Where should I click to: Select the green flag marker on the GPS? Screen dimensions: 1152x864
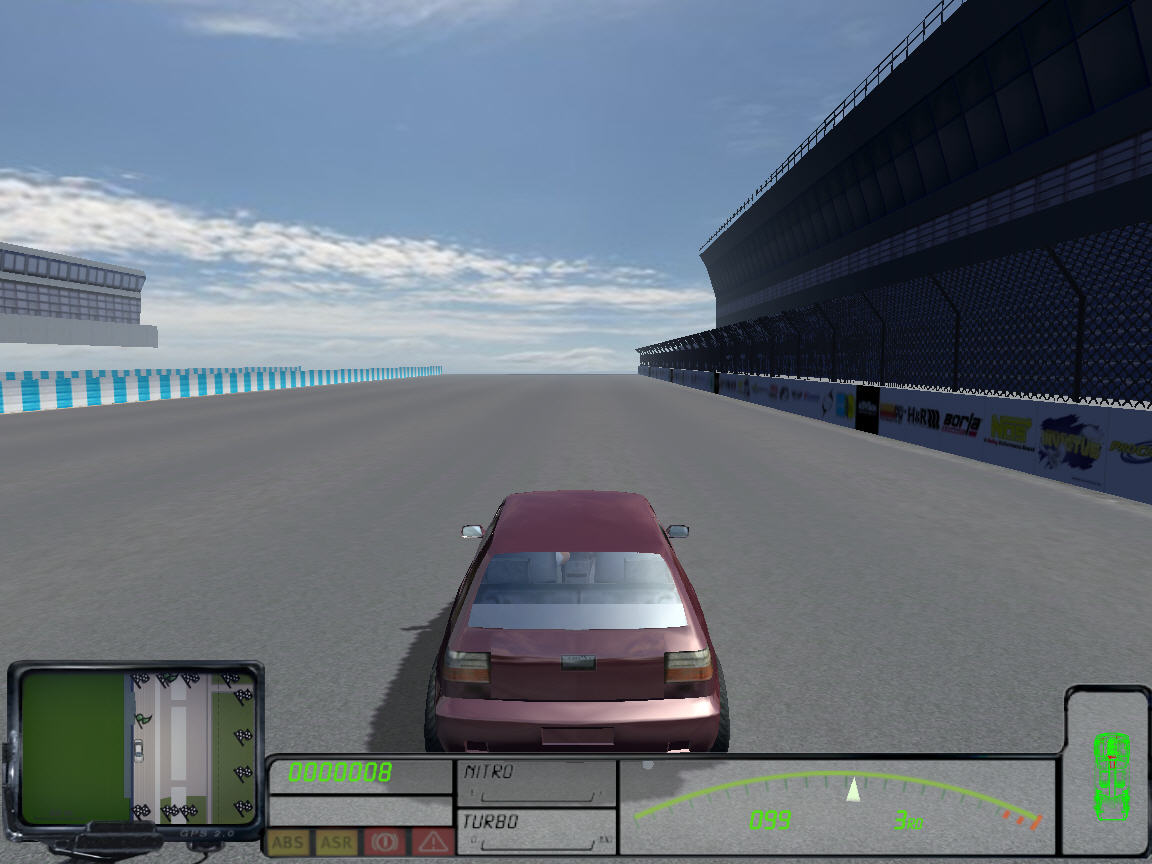(x=144, y=718)
